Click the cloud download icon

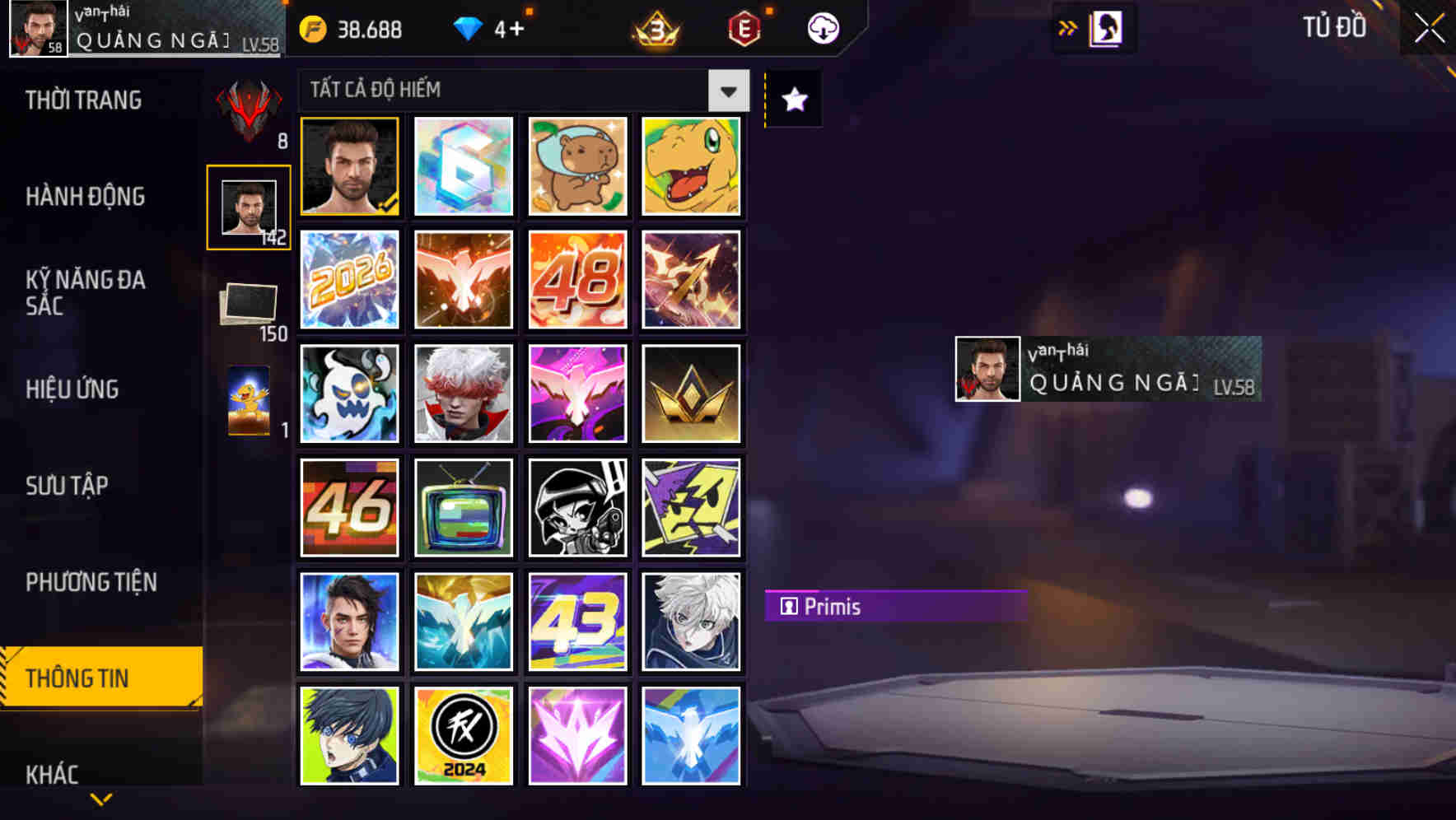click(x=823, y=27)
